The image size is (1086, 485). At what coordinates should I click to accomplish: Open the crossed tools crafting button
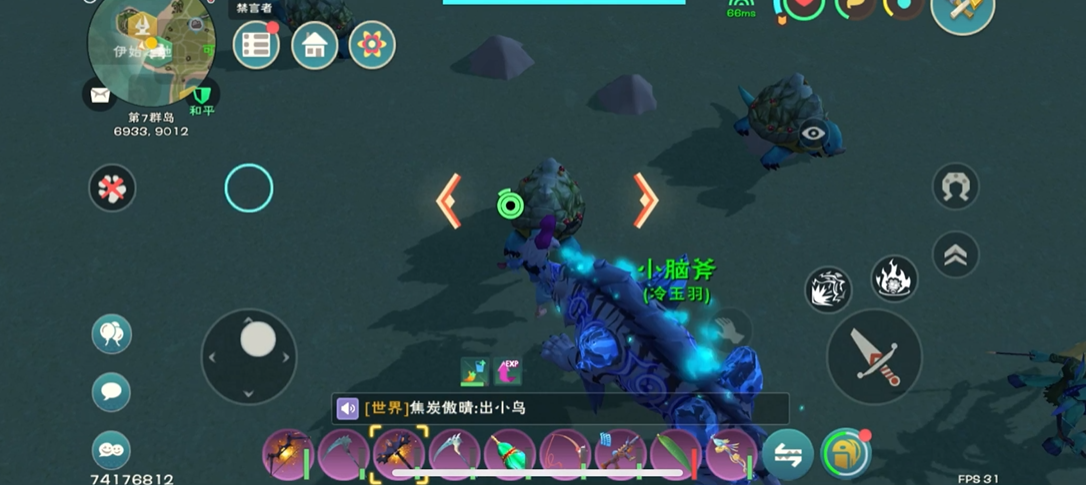pos(962,12)
